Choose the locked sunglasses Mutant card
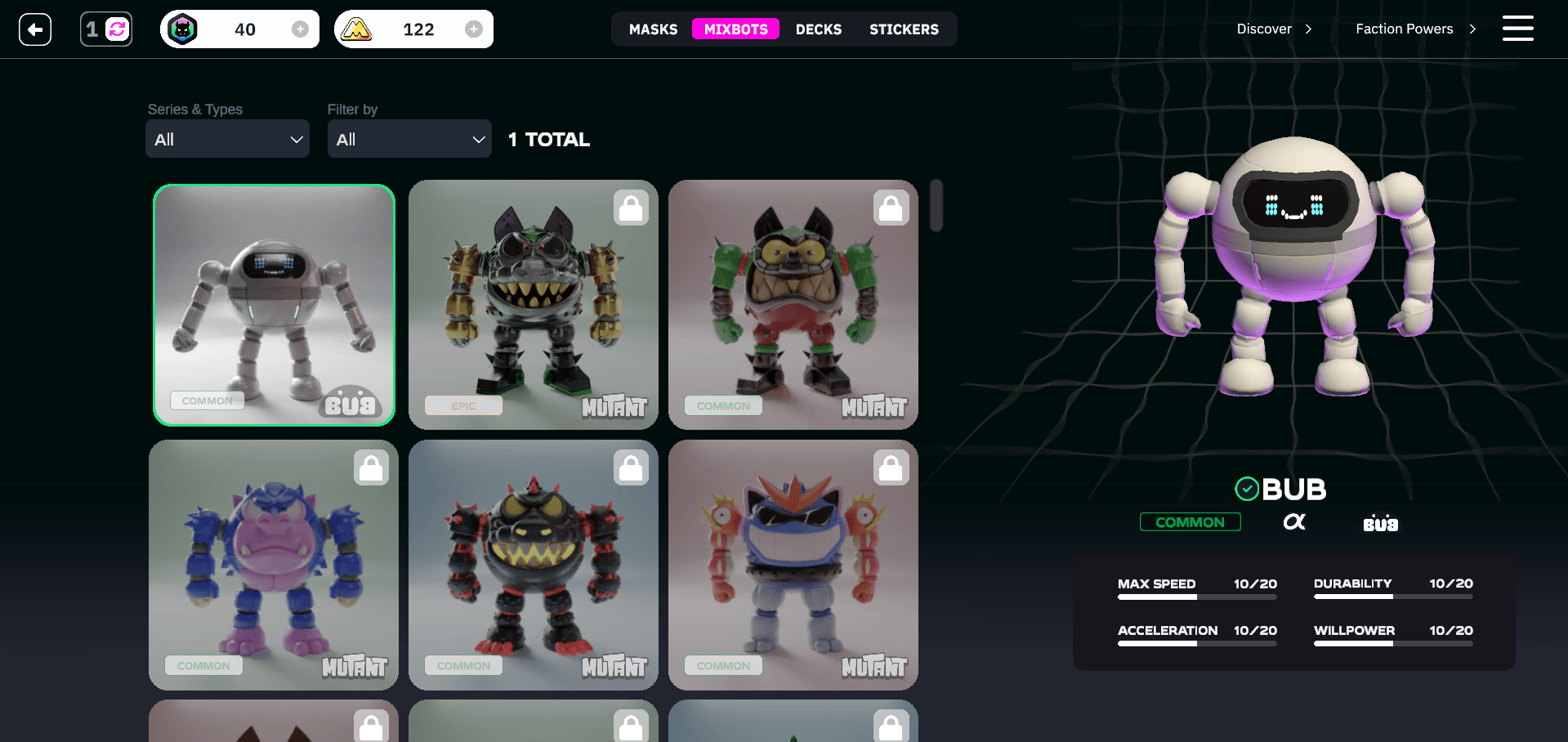1568x742 pixels. 793,565
